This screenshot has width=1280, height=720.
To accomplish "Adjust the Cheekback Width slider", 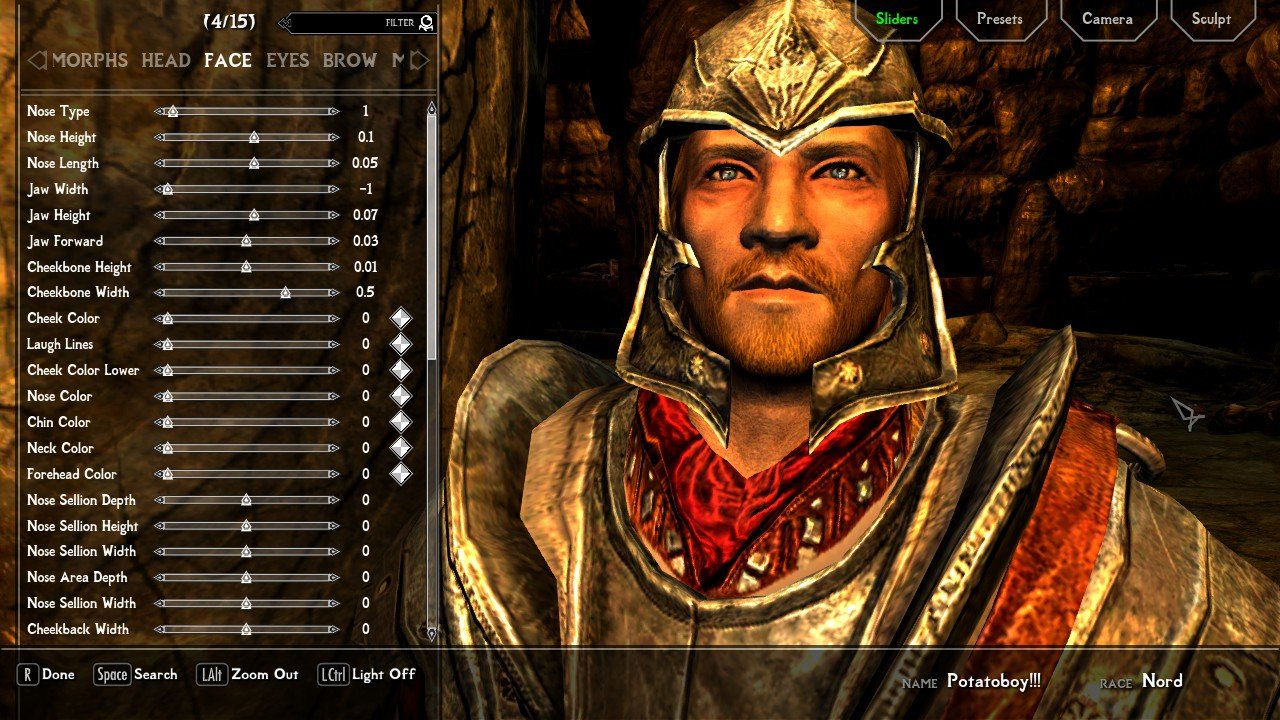I will 246,630.
